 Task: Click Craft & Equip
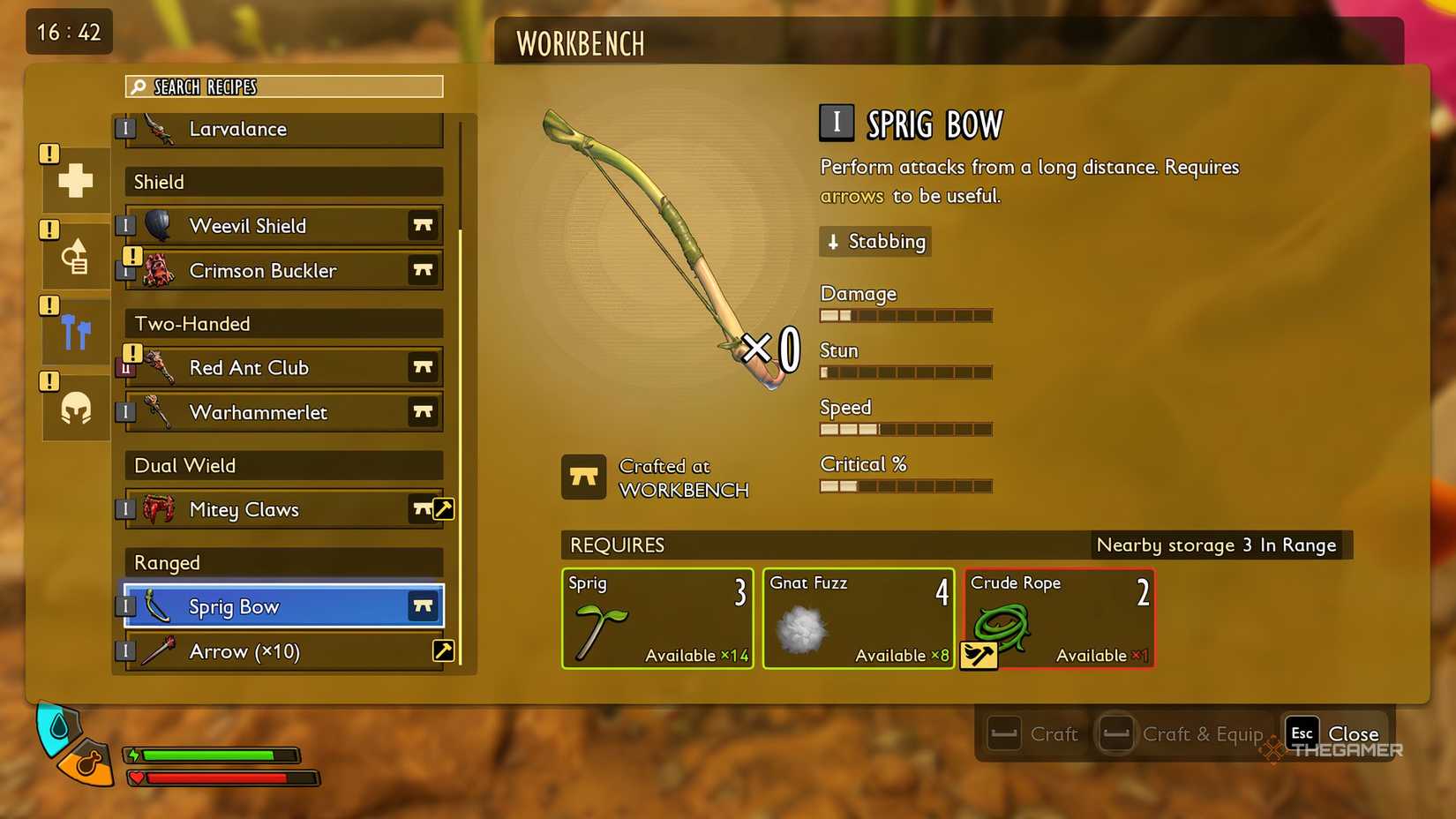[1182, 733]
